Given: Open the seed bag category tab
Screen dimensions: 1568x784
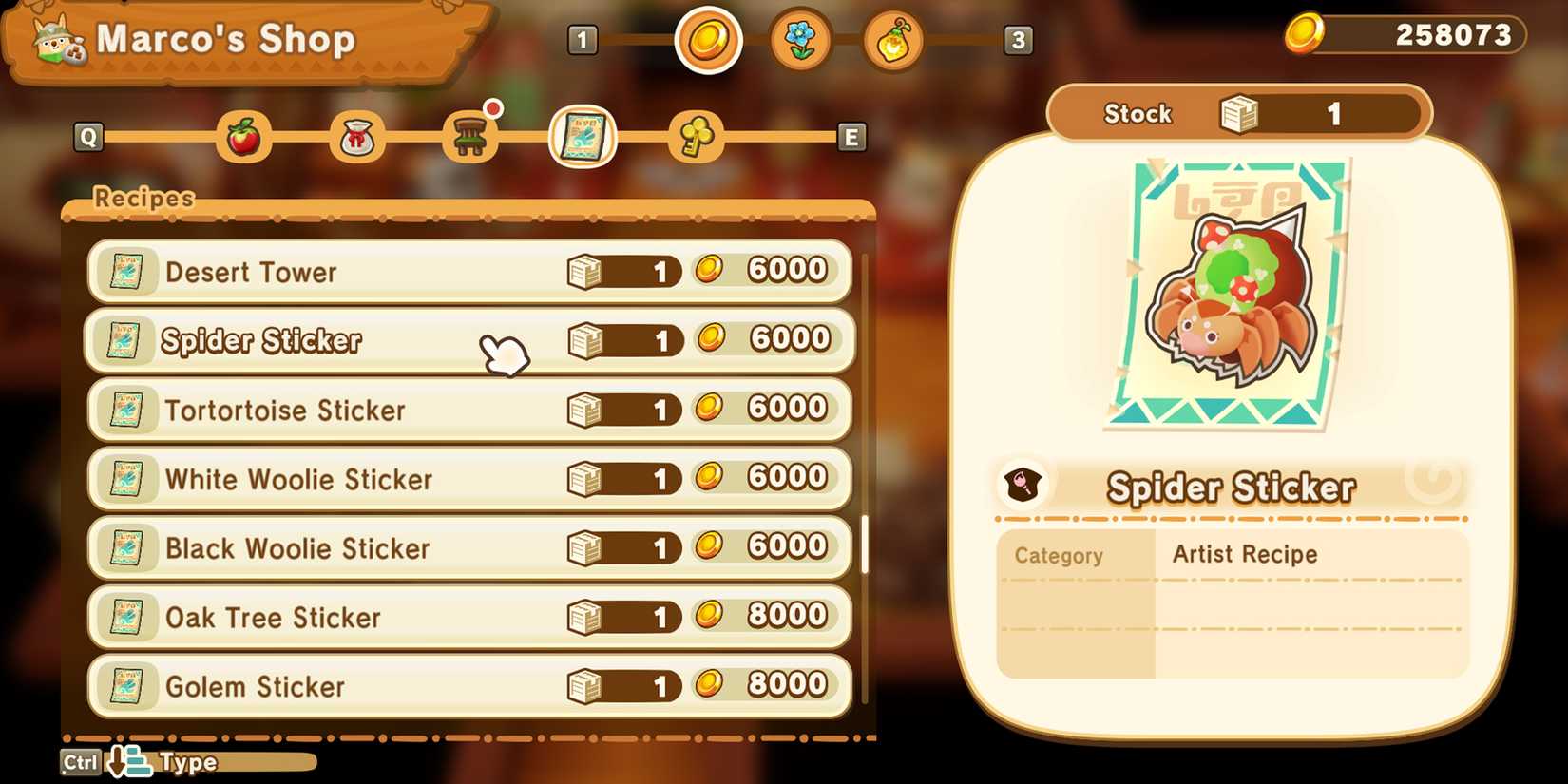Looking at the screenshot, I should (x=358, y=137).
